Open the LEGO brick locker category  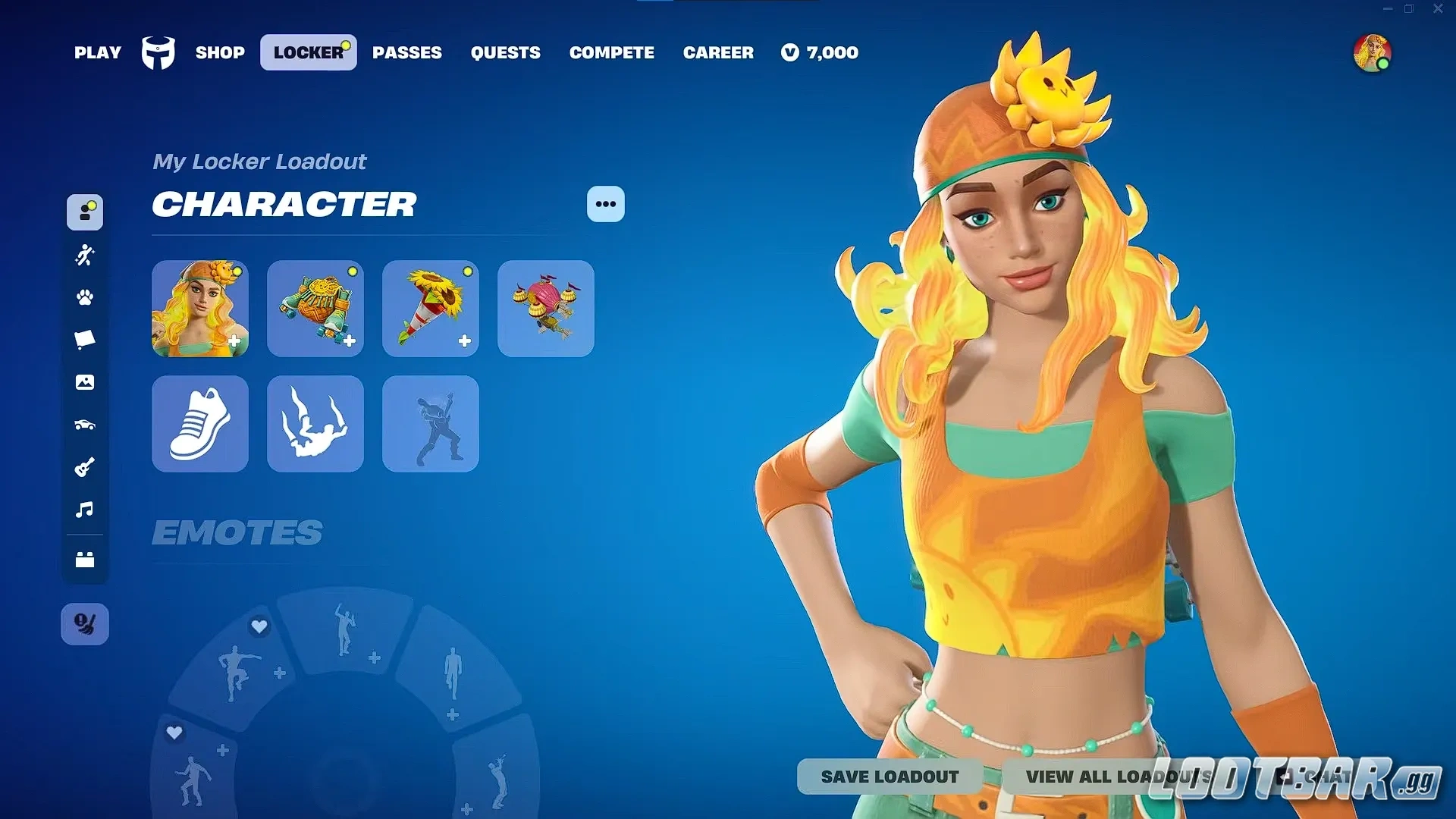click(85, 560)
